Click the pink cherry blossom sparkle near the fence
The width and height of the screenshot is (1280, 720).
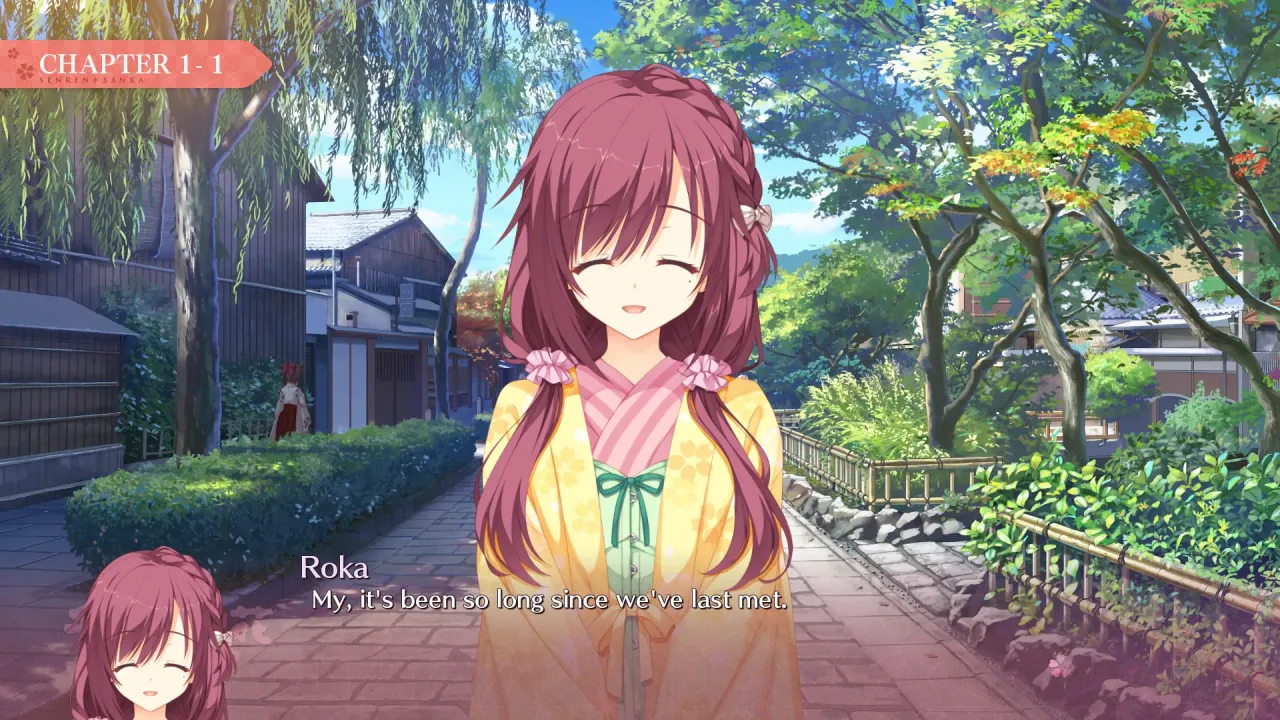click(x=1059, y=668)
